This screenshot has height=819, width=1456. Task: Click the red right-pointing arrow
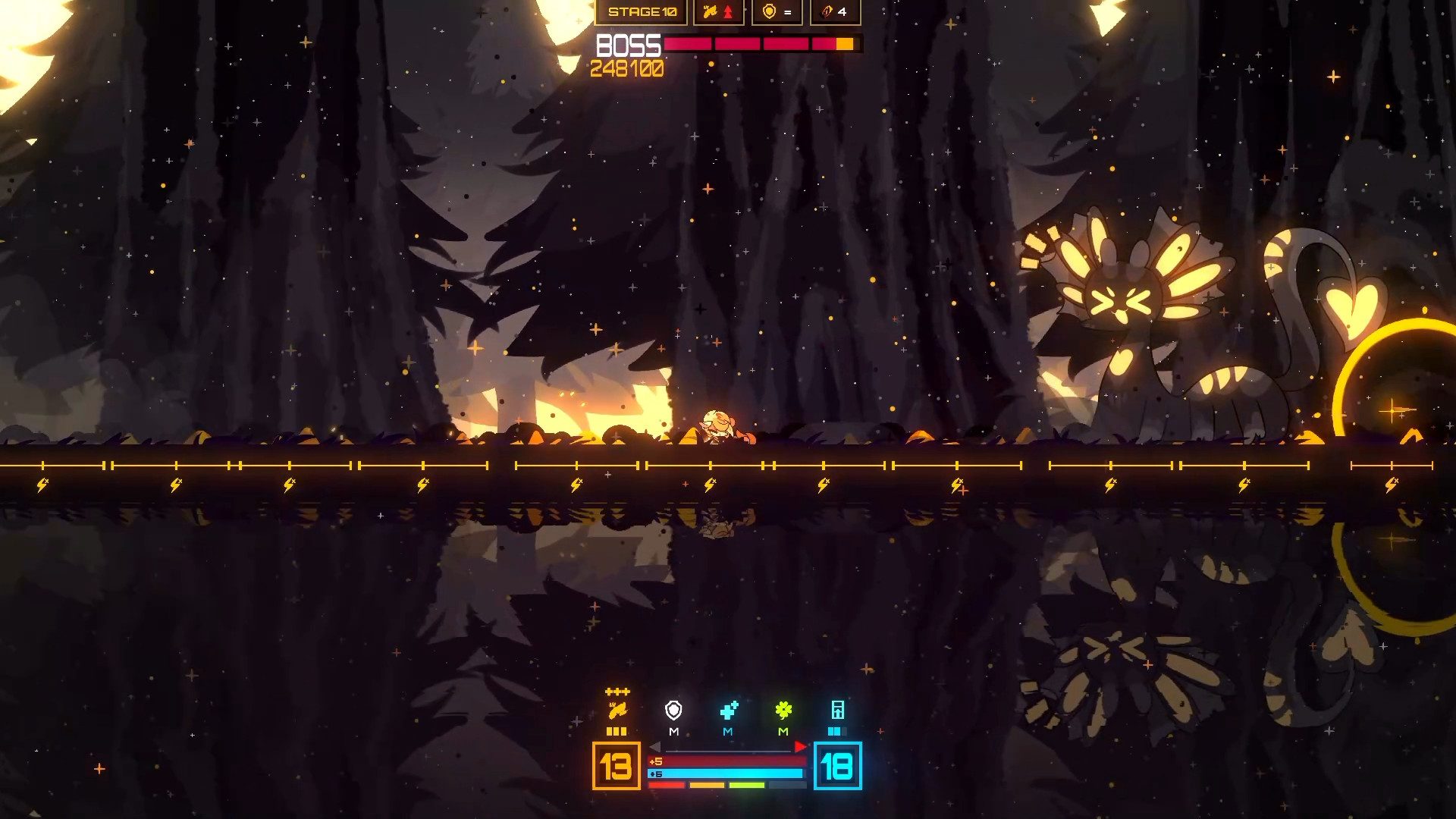(800, 748)
